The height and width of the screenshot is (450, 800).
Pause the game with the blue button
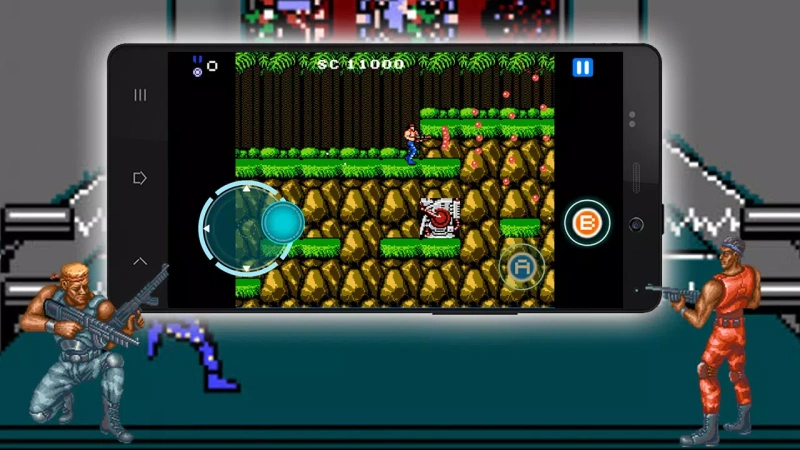coord(582,68)
